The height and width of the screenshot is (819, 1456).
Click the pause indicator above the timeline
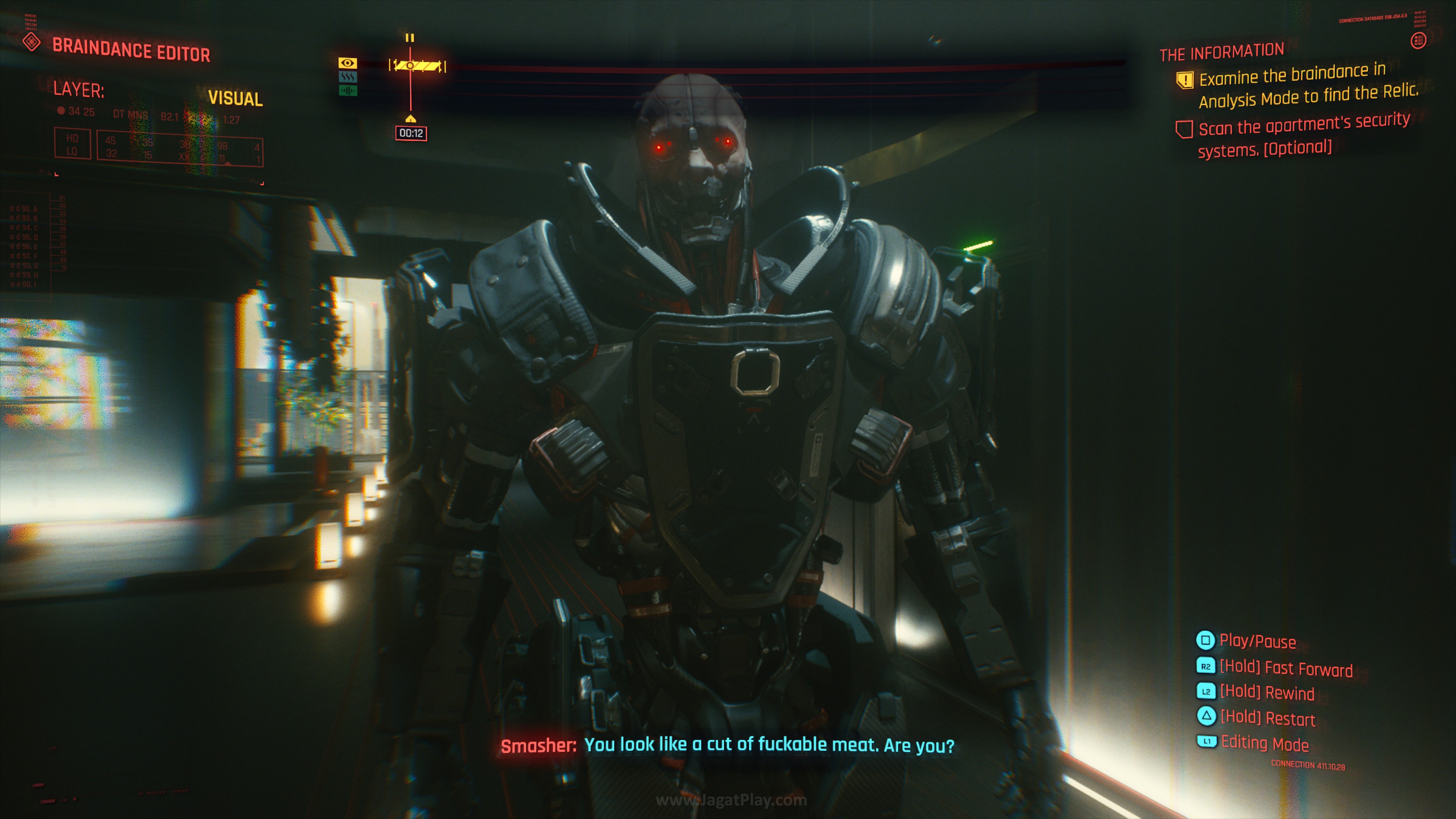point(410,38)
